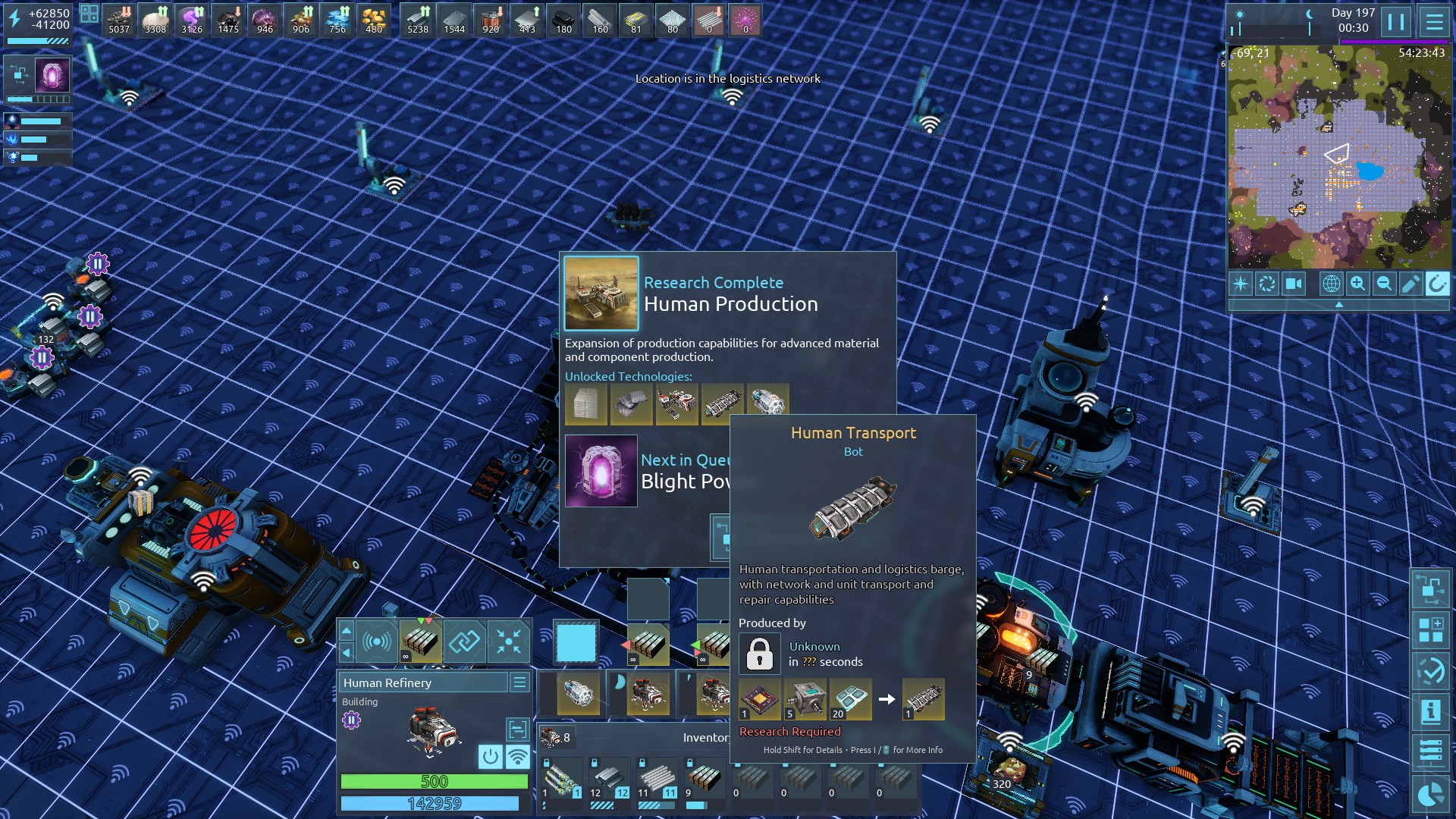
Task: Open the main hamburger menu
Action: (1434, 22)
